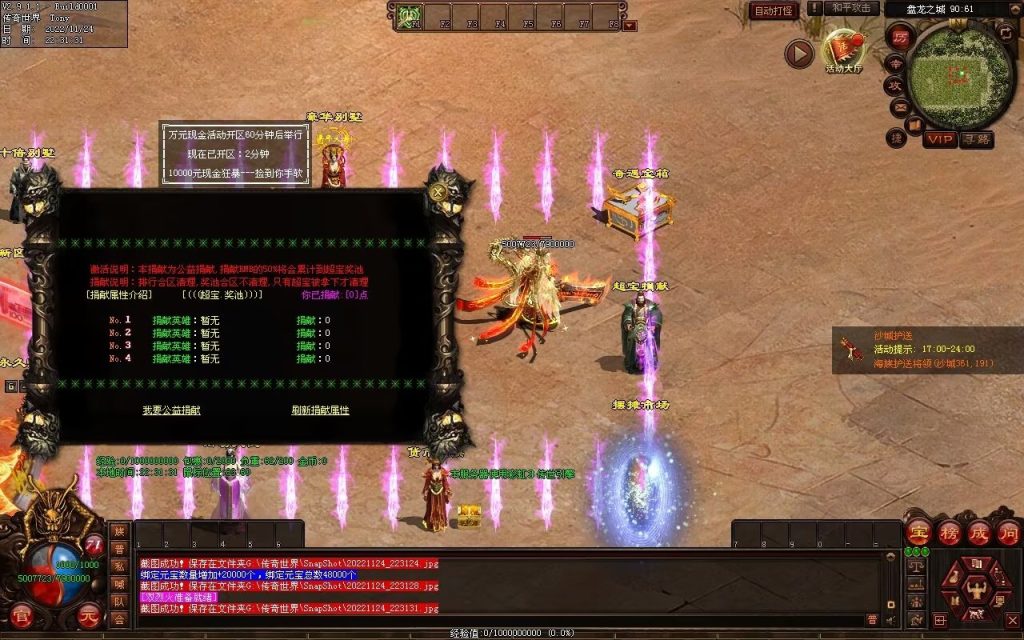Toggle 自动打怪 auto-fight button
The image size is (1024, 640).
pyautogui.click(x=774, y=11)
